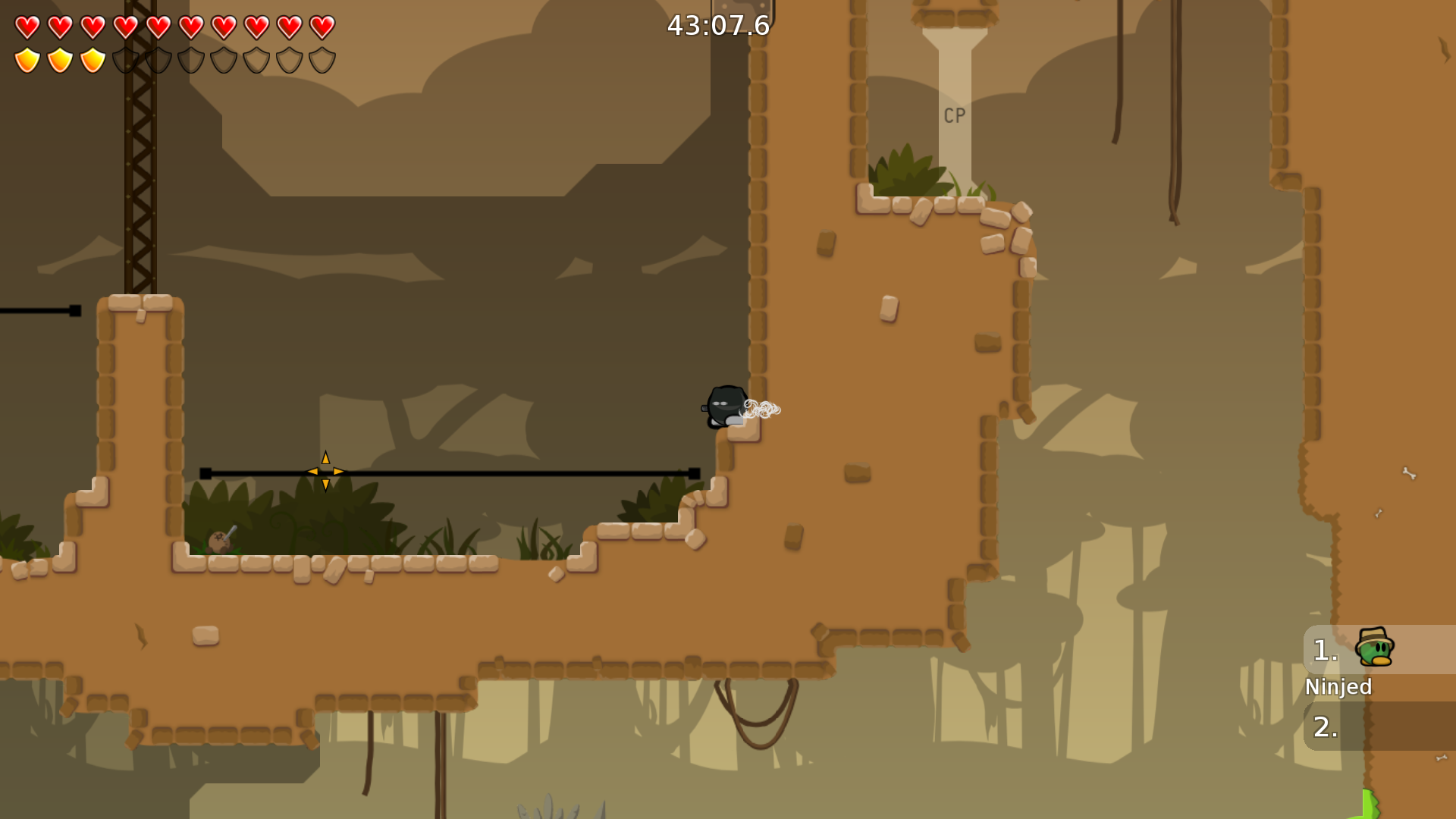Click the third gold shield icon
The width and height of the screenshot is (1456, 819).
92,60
